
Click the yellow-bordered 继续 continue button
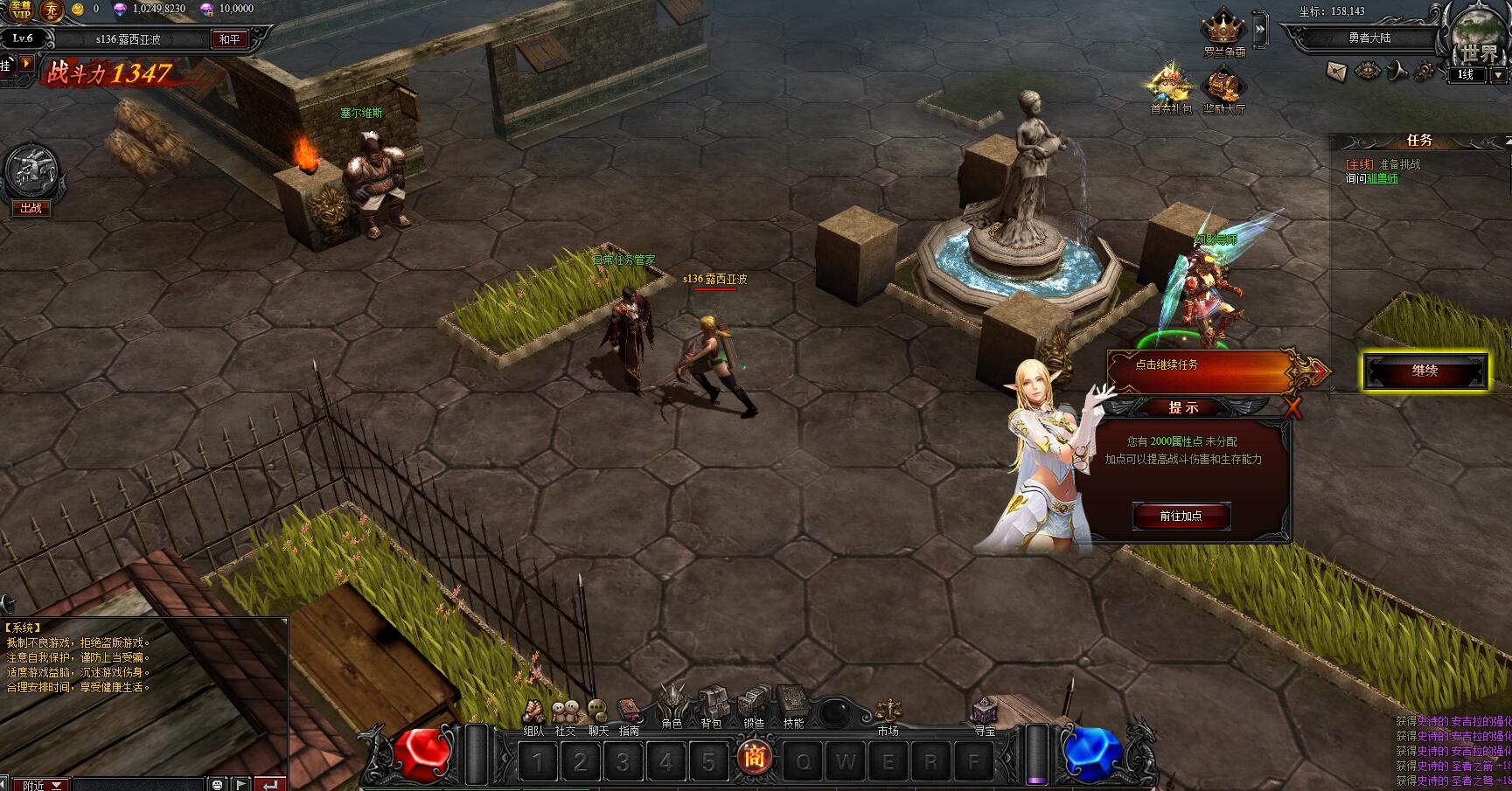(x=1425, y=371)
